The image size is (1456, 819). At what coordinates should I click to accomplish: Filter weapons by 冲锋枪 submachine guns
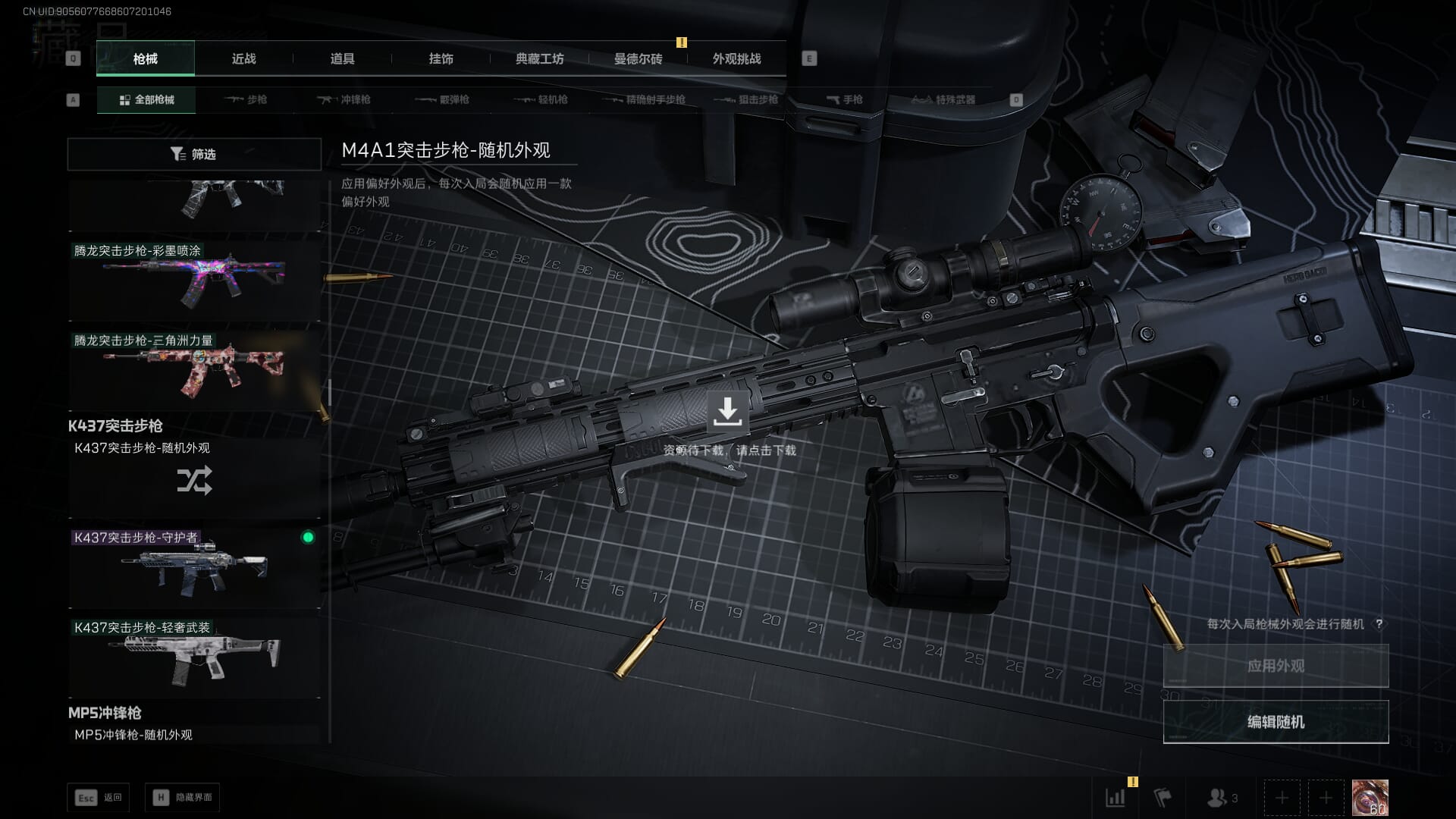click(344, 100)
